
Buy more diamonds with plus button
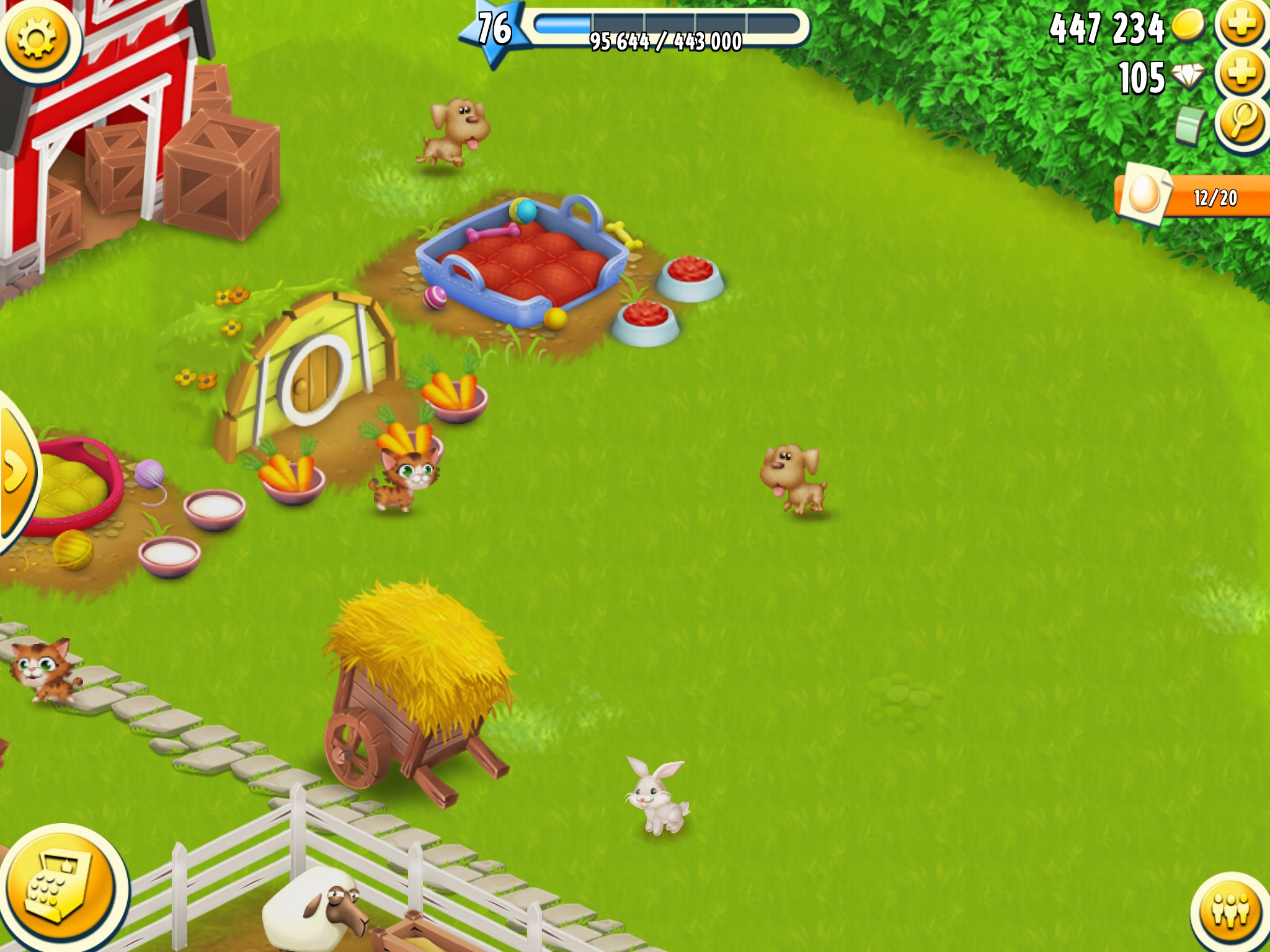[x=1241, y=74]
